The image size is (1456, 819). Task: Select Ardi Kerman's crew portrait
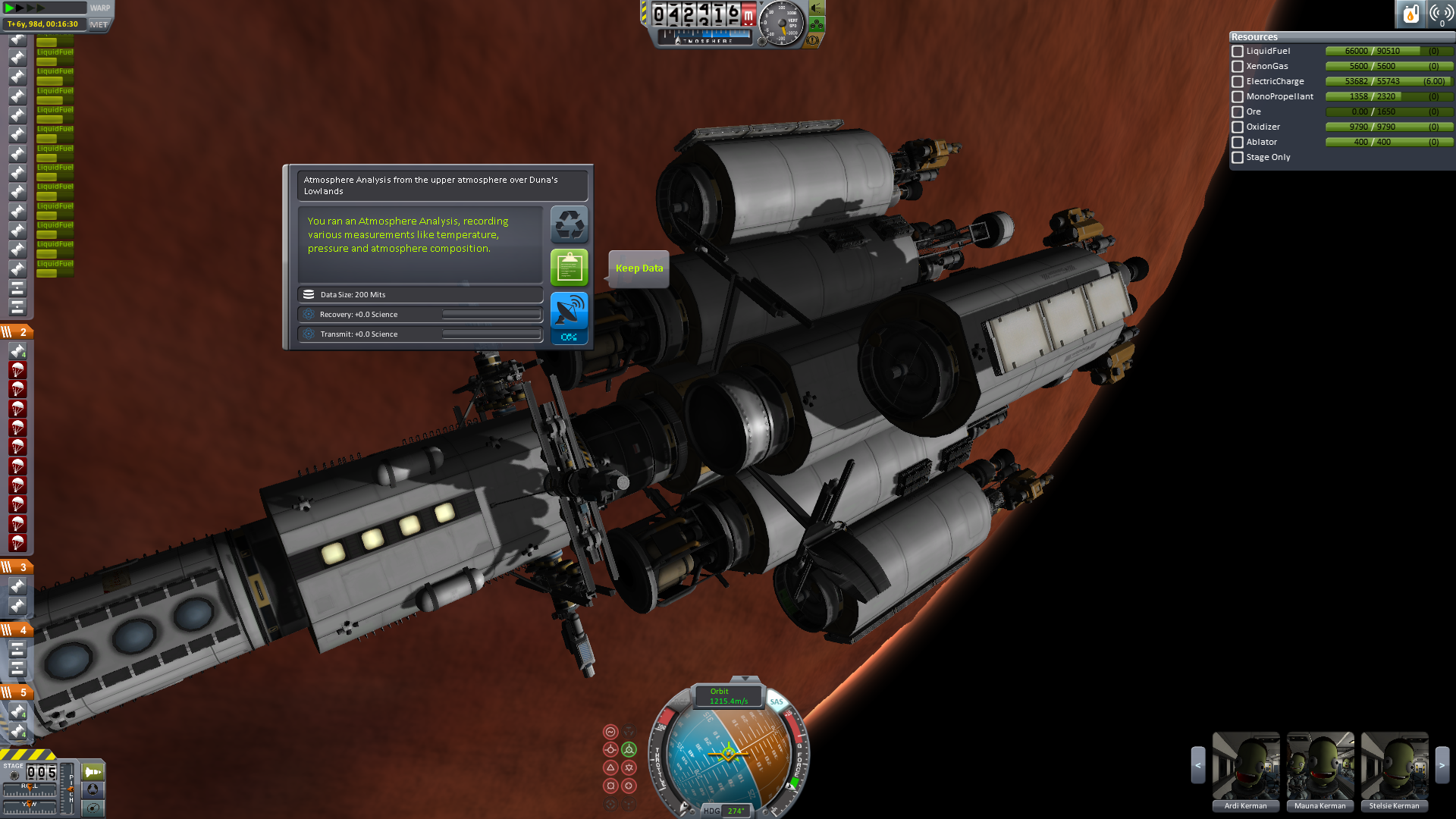click(1245, 766)
